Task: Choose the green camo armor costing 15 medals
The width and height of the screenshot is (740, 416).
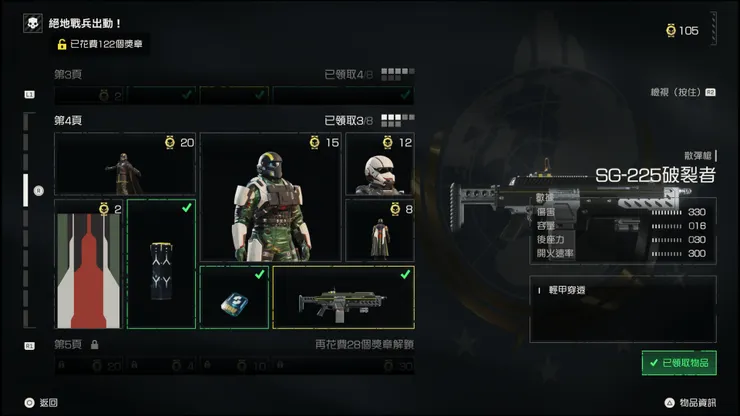Action: click(x=271, y=197)
